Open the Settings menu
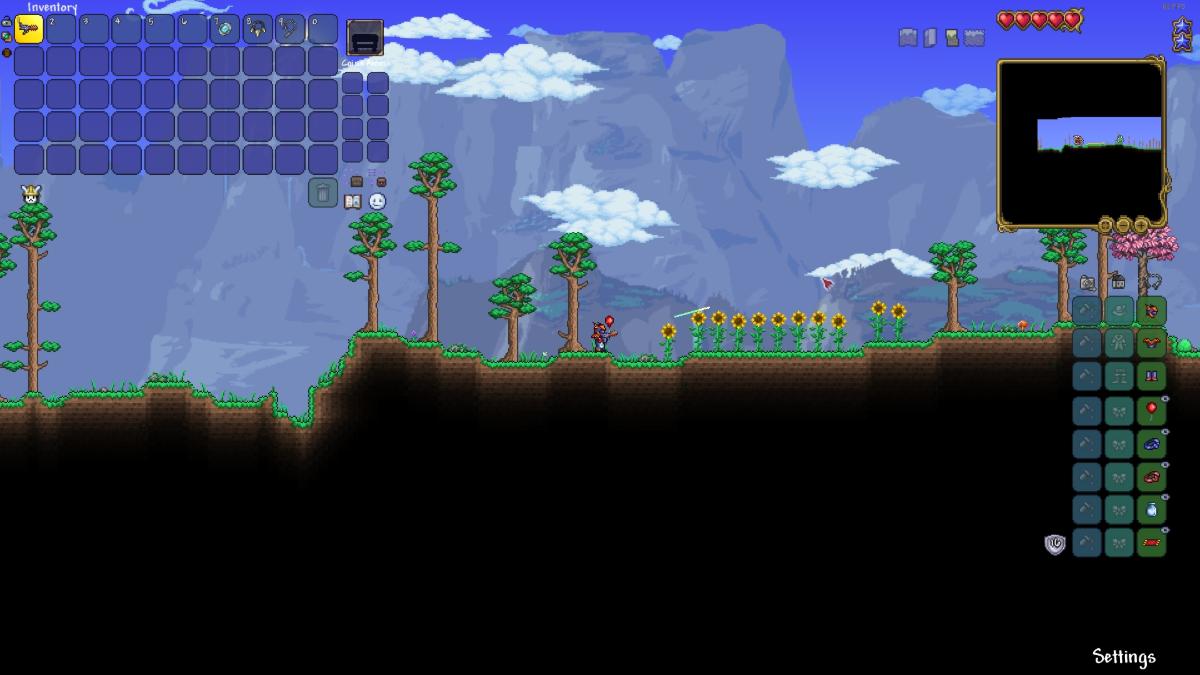Viewport: 1200px width, 675px height. click(1123, 657)
